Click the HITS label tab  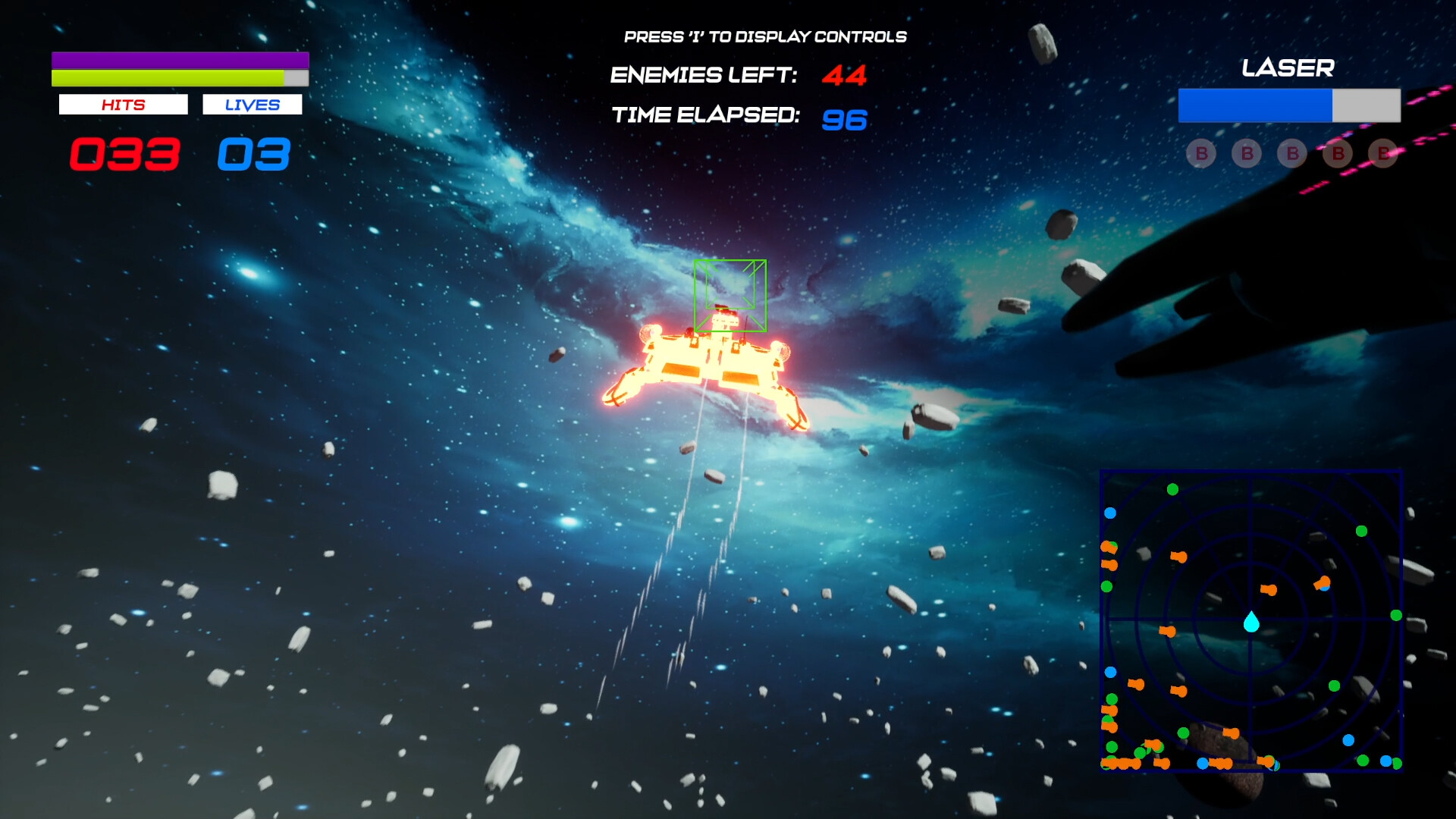click(x=123, y=104)
